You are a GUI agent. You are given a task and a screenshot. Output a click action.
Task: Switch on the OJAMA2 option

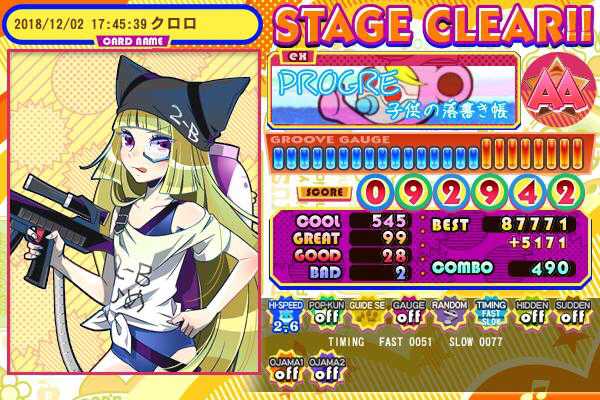tap(324, 367)
